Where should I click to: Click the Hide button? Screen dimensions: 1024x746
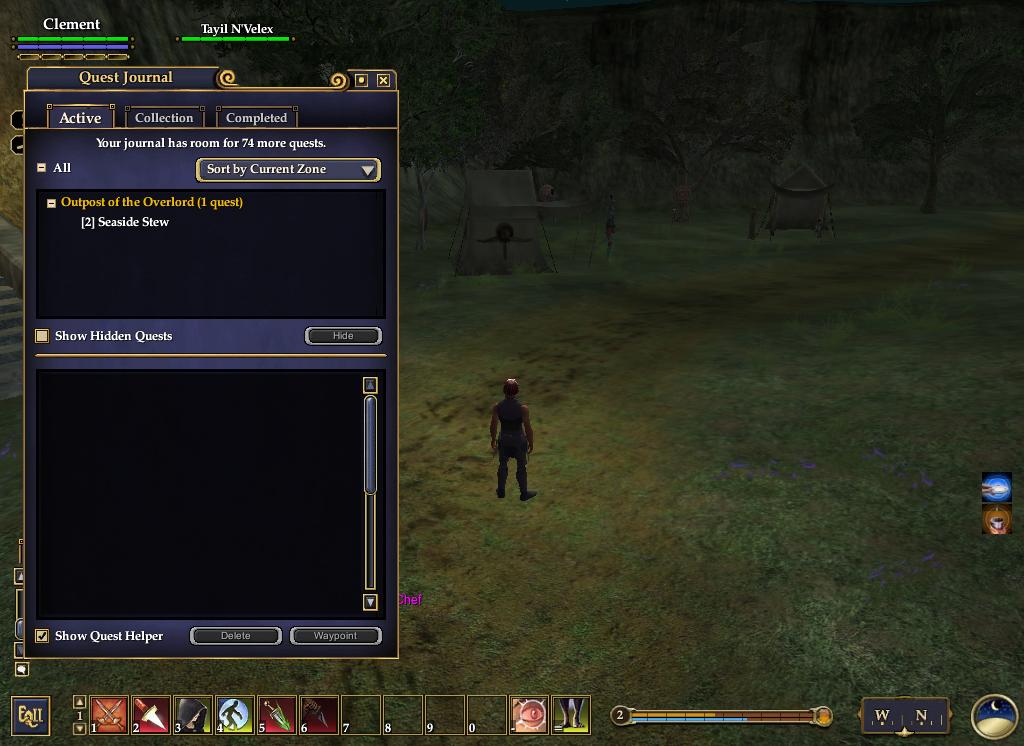tap(343, 336)
